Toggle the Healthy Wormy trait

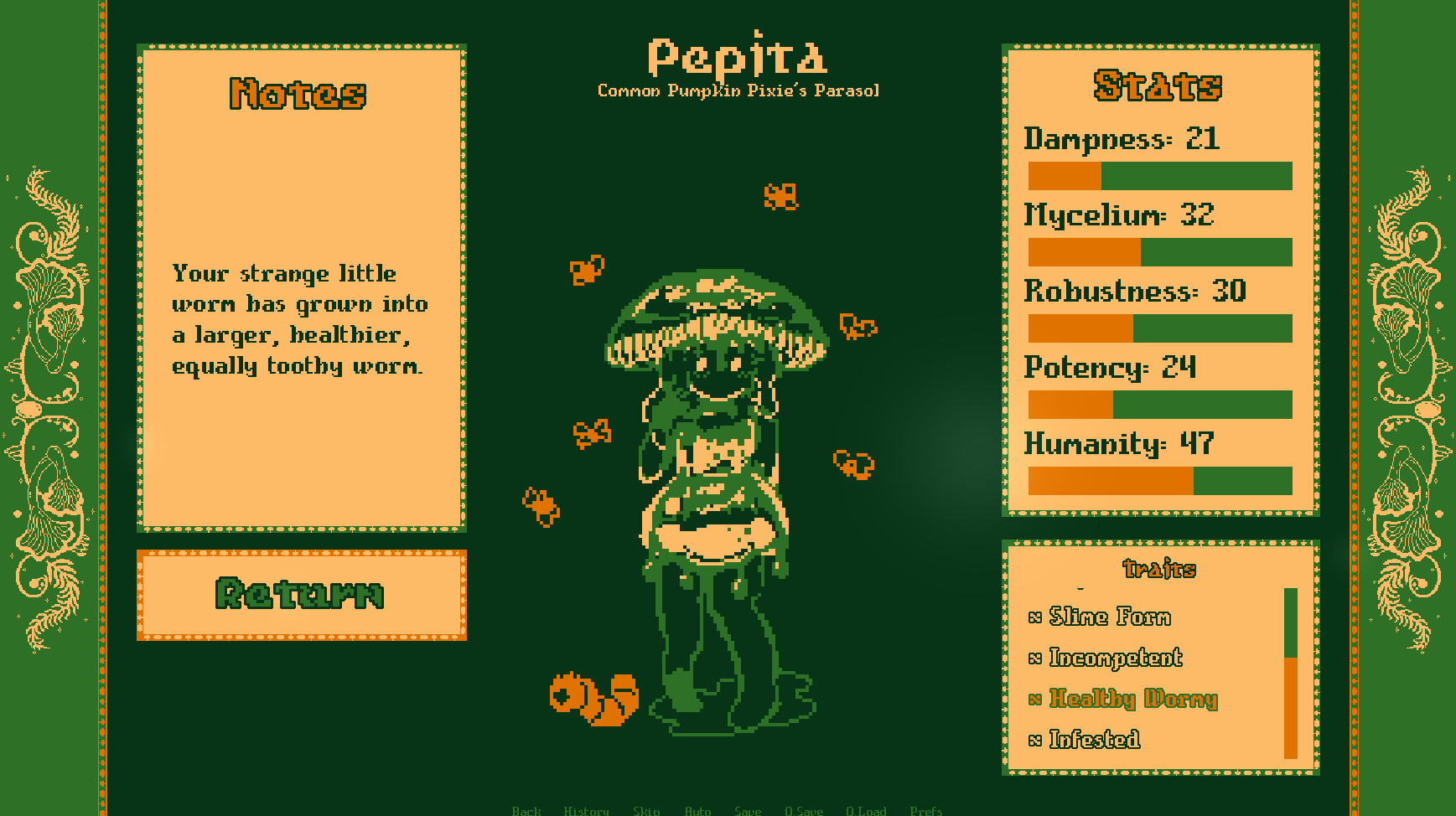click(x=1133, y=700)
